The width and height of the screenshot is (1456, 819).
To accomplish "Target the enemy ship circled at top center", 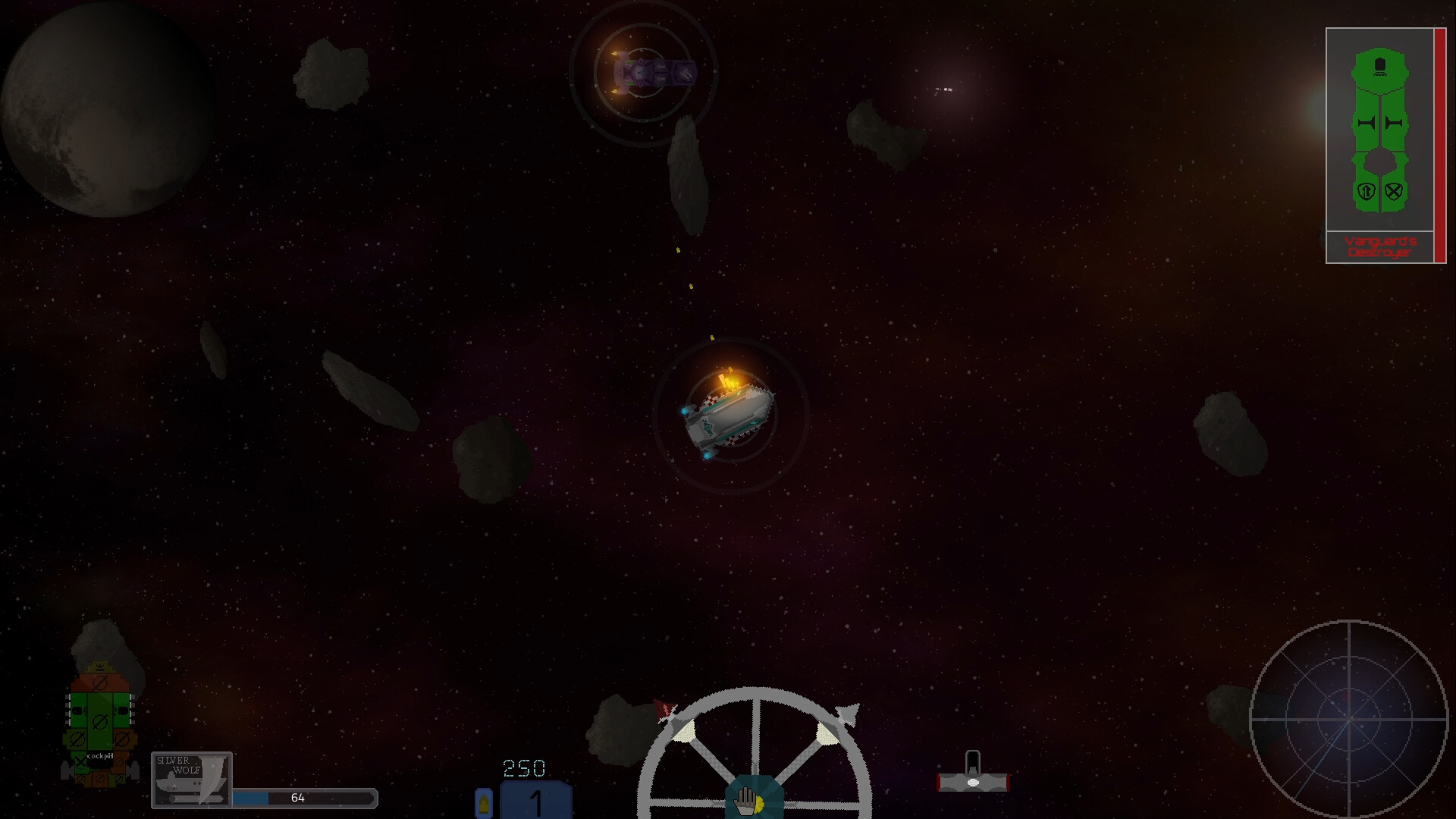I will pyautogui.click(x=652, y=72).
